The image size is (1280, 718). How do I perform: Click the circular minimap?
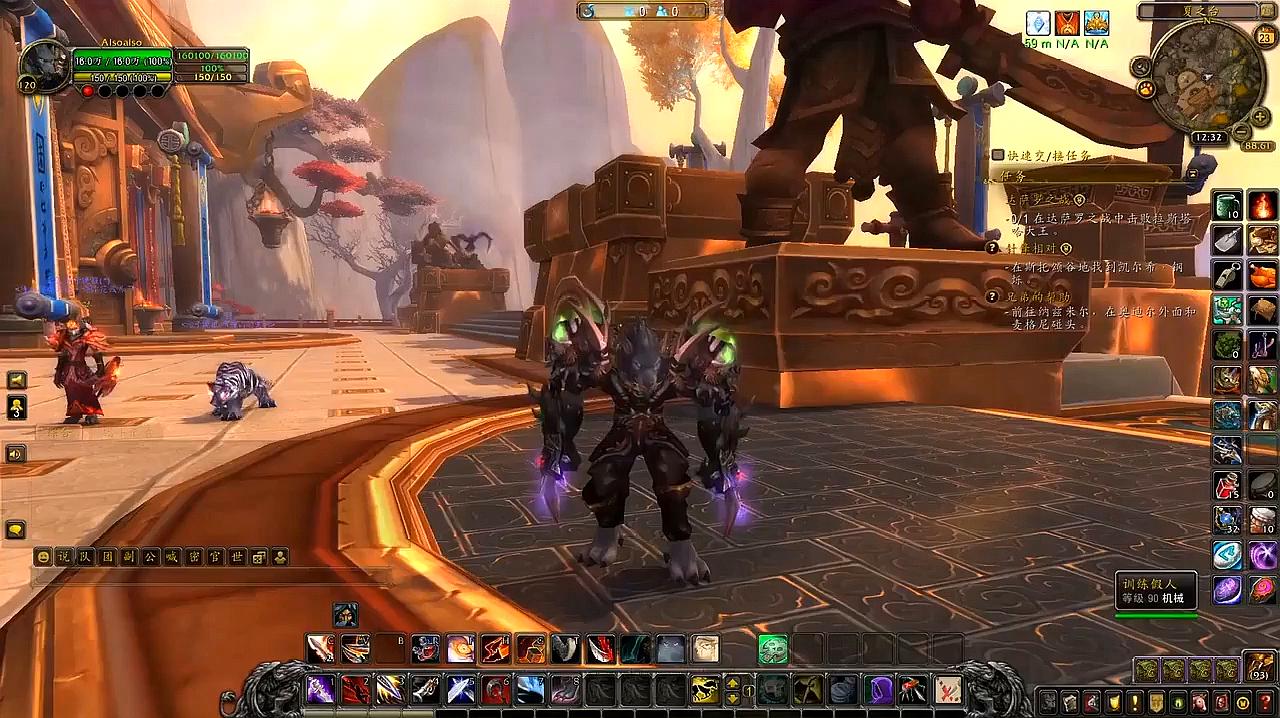[x=1207, y=76]
